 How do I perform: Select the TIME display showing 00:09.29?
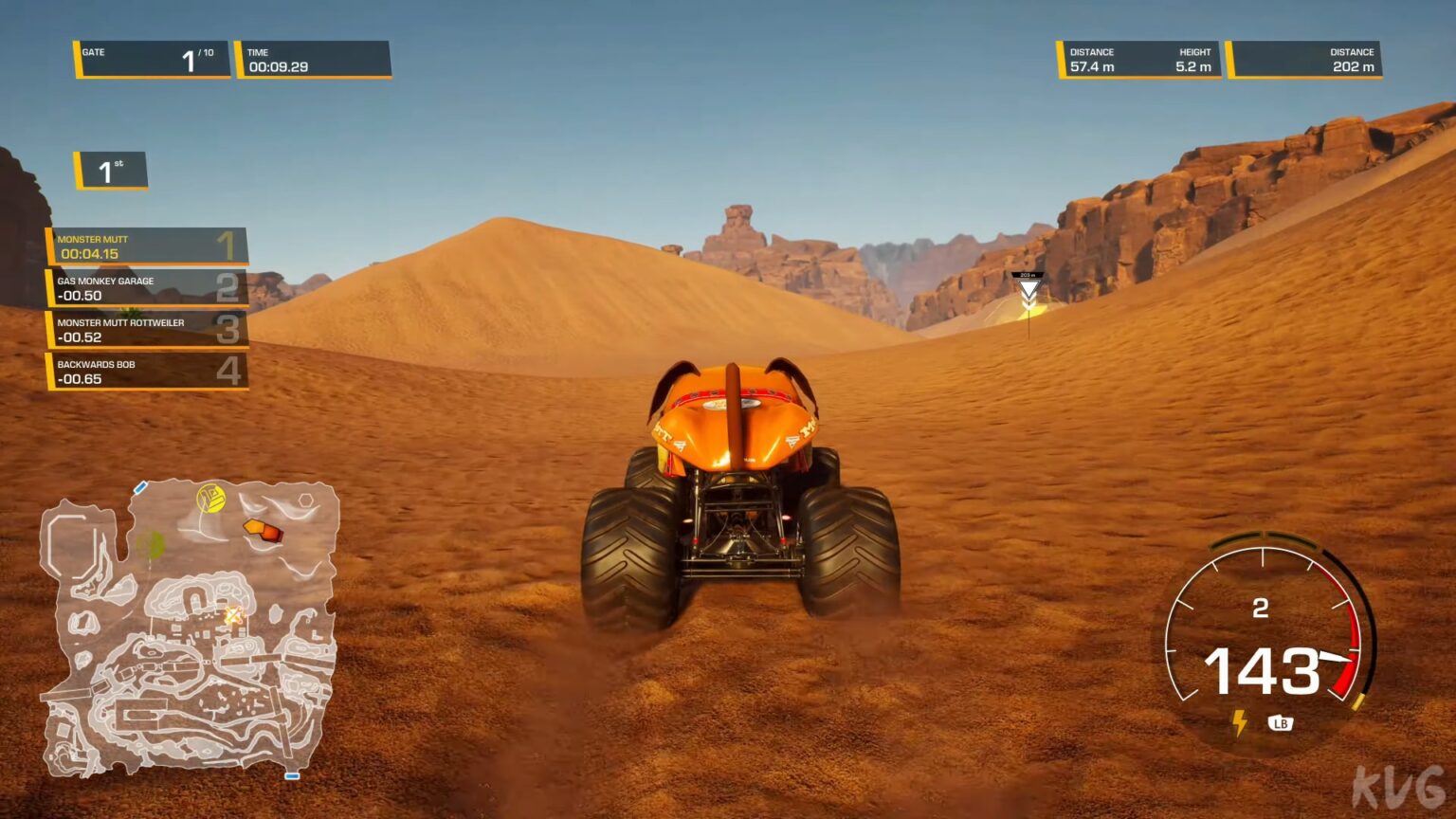pyautogui.click(x=313, y=59)
